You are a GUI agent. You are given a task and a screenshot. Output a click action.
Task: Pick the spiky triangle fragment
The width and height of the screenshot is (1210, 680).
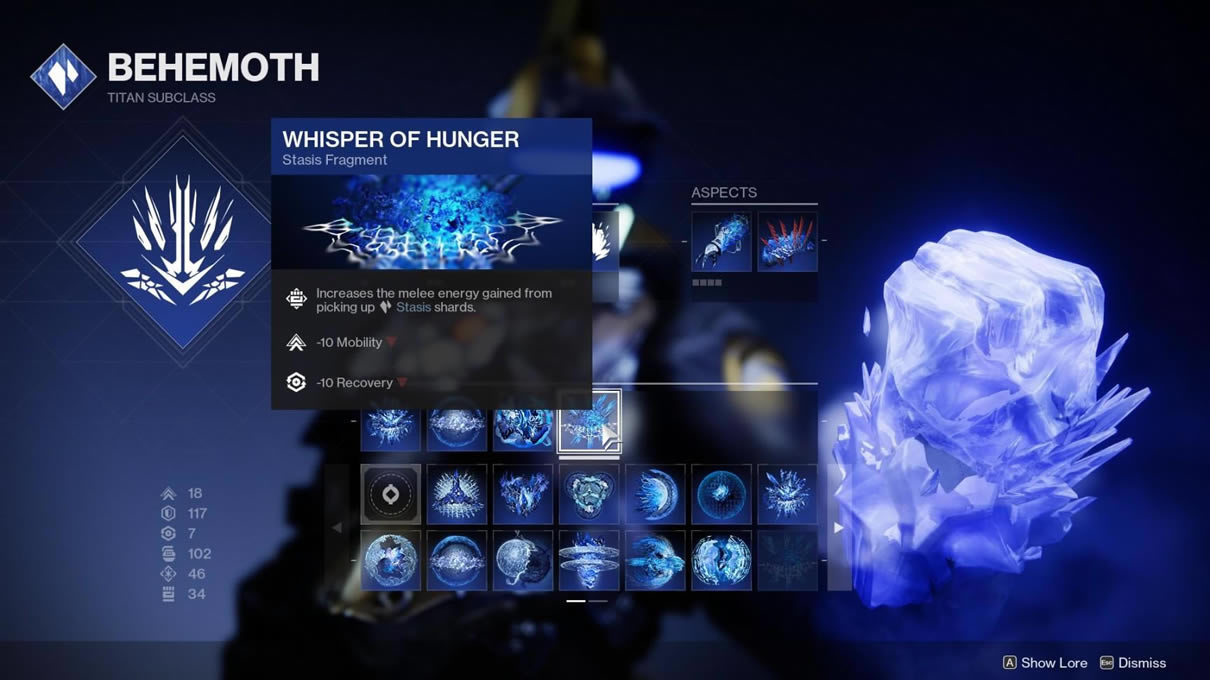457,494
